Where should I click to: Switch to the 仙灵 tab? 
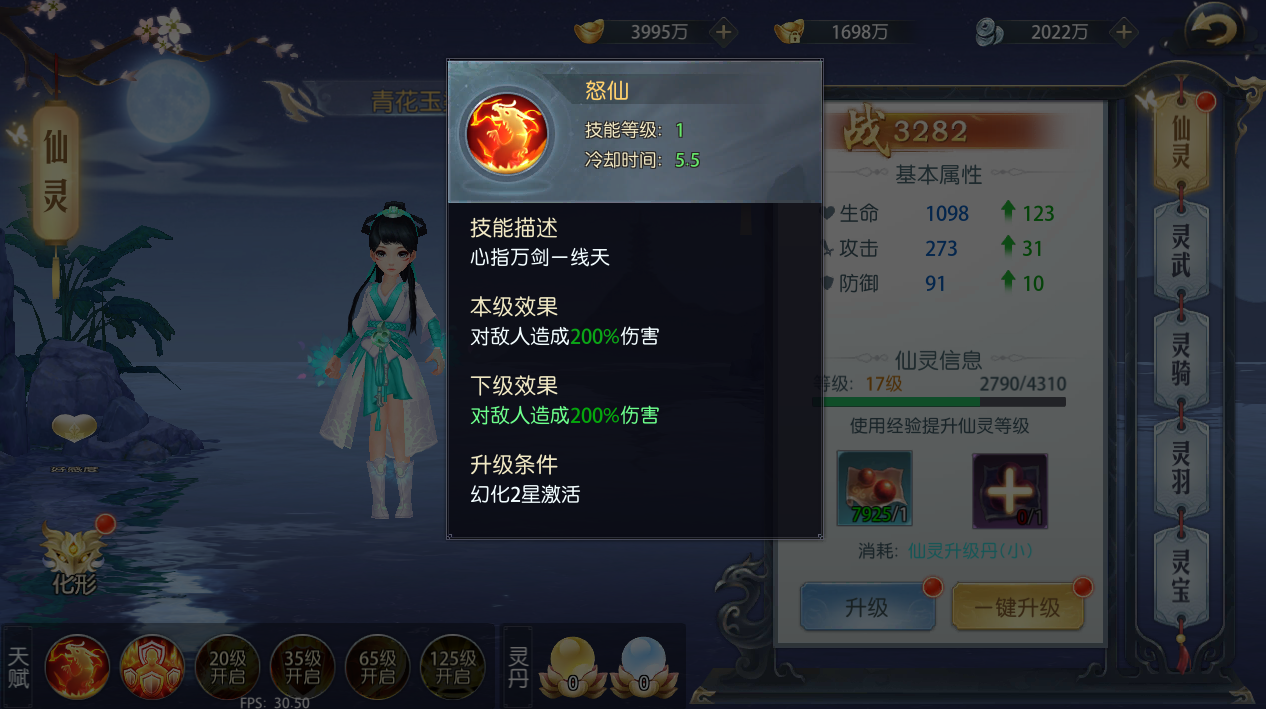pyautogui.click(x=1181, y=142)
